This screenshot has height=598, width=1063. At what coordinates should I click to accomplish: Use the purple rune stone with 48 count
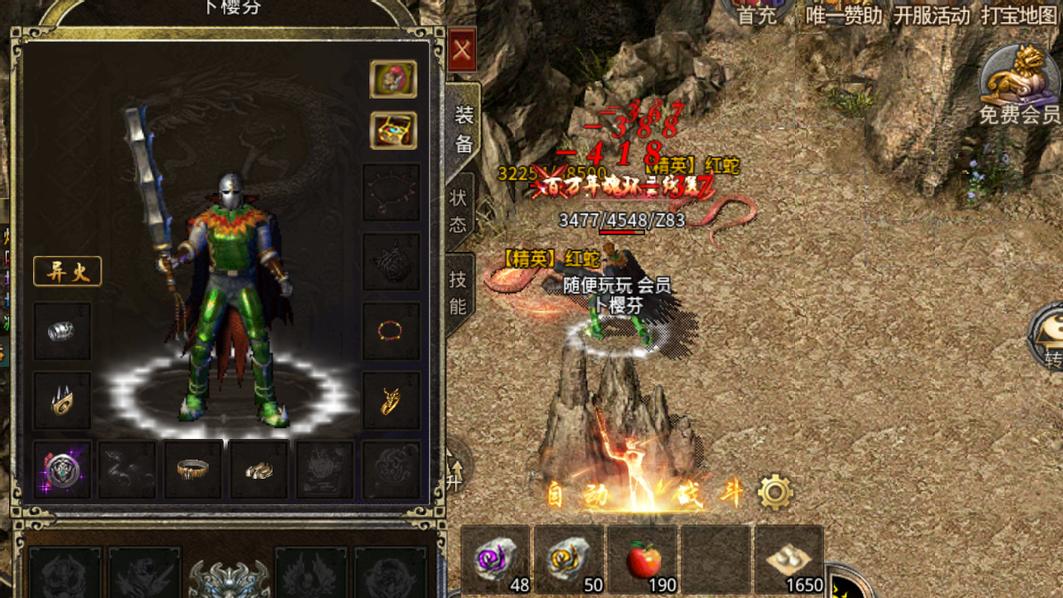coord(497,560)
